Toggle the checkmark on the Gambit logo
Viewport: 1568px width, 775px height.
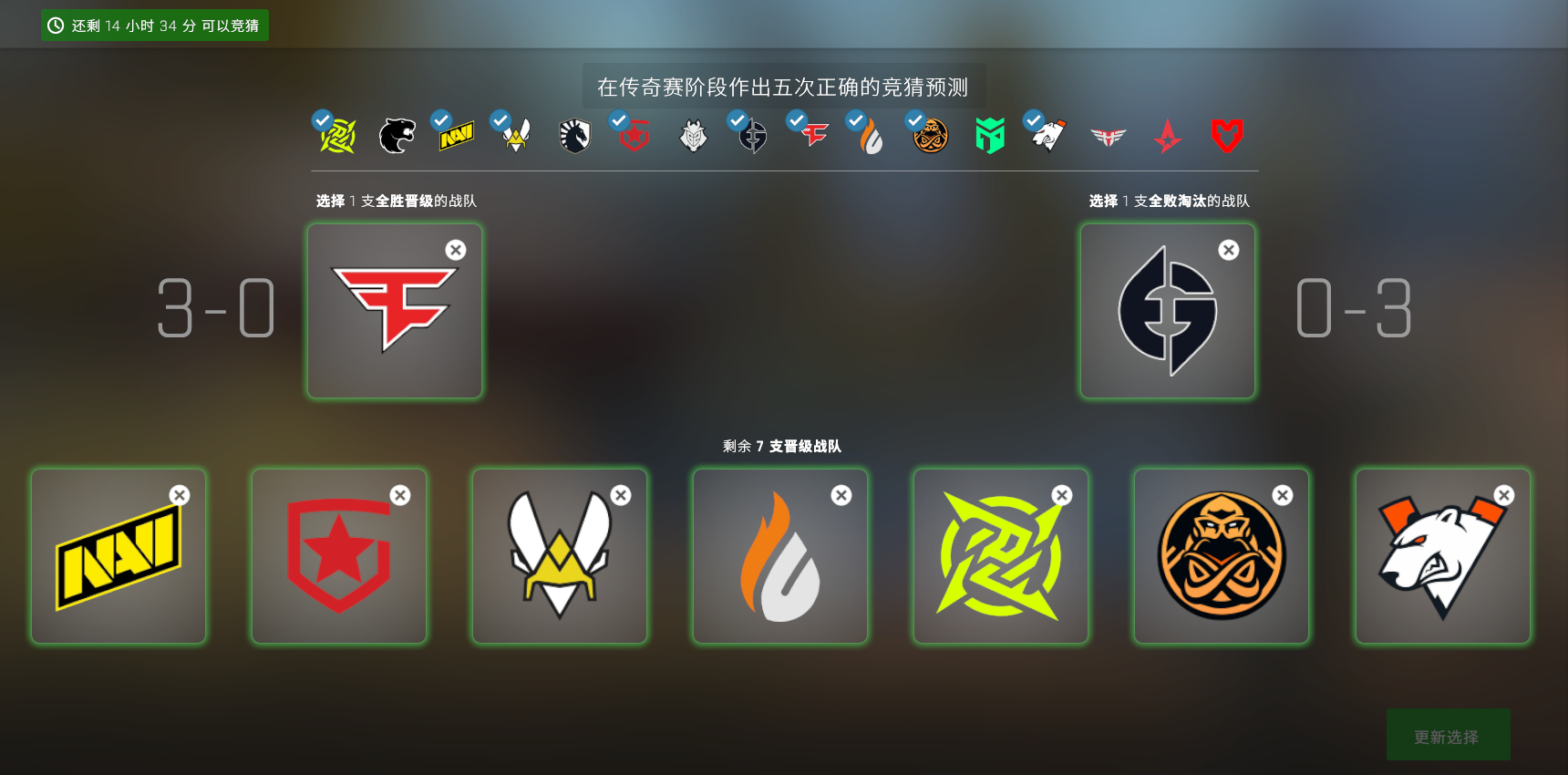618,119
